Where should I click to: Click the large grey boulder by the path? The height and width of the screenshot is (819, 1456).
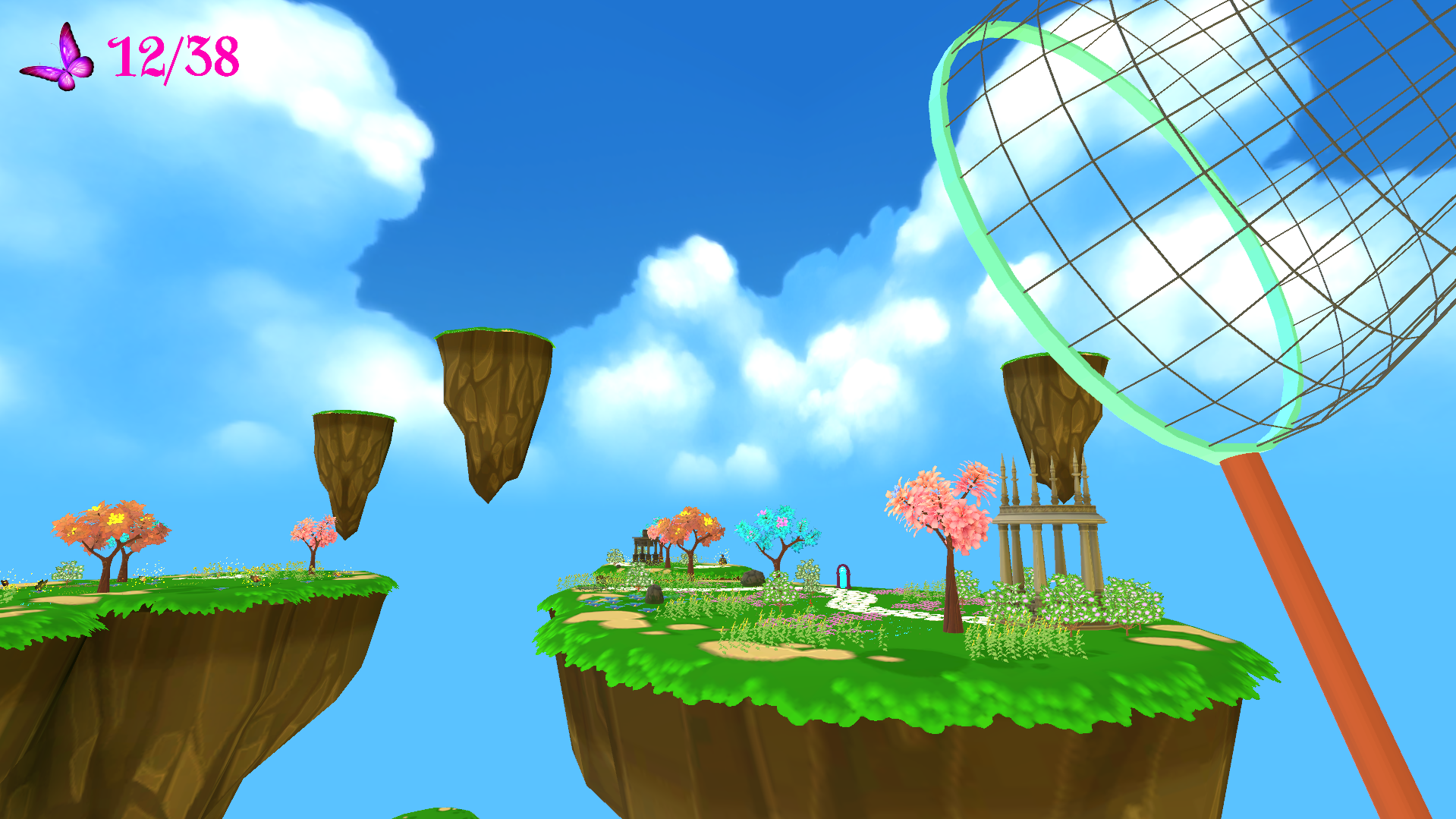pyautogui.click(x=753, y=577)
